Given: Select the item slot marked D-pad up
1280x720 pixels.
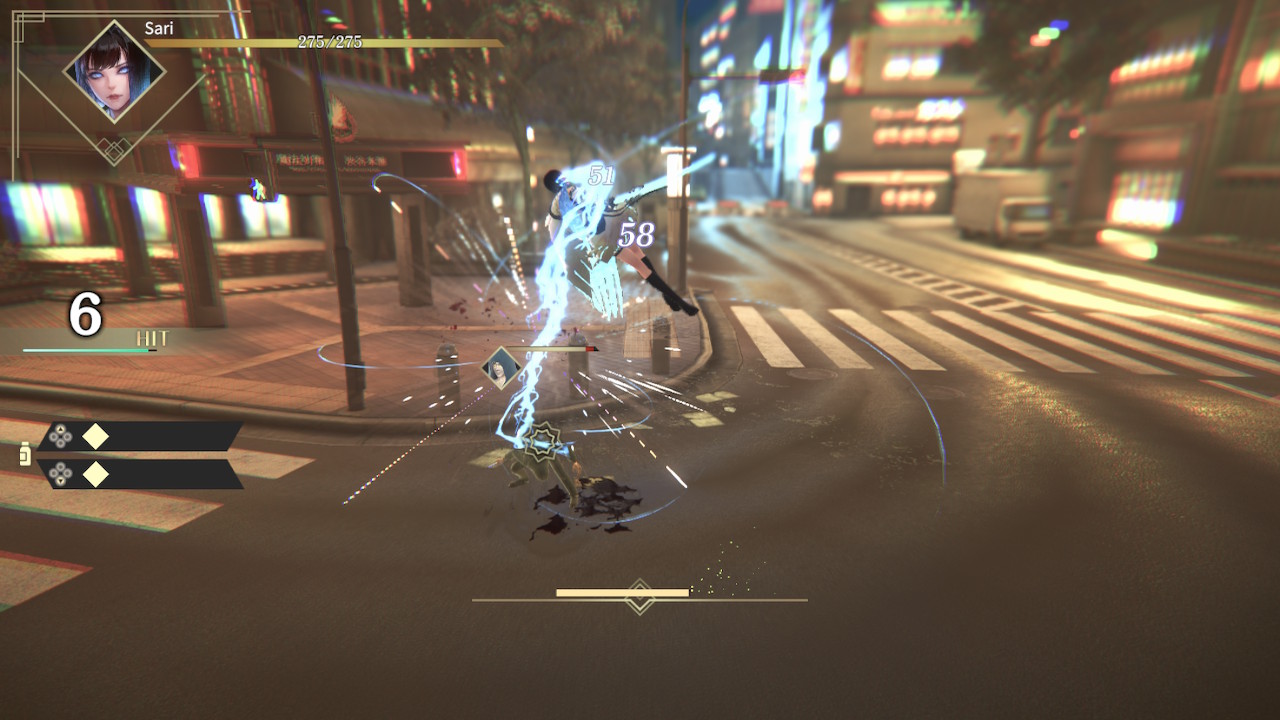Looking at the screenshot, I should (x=140, y=436).
